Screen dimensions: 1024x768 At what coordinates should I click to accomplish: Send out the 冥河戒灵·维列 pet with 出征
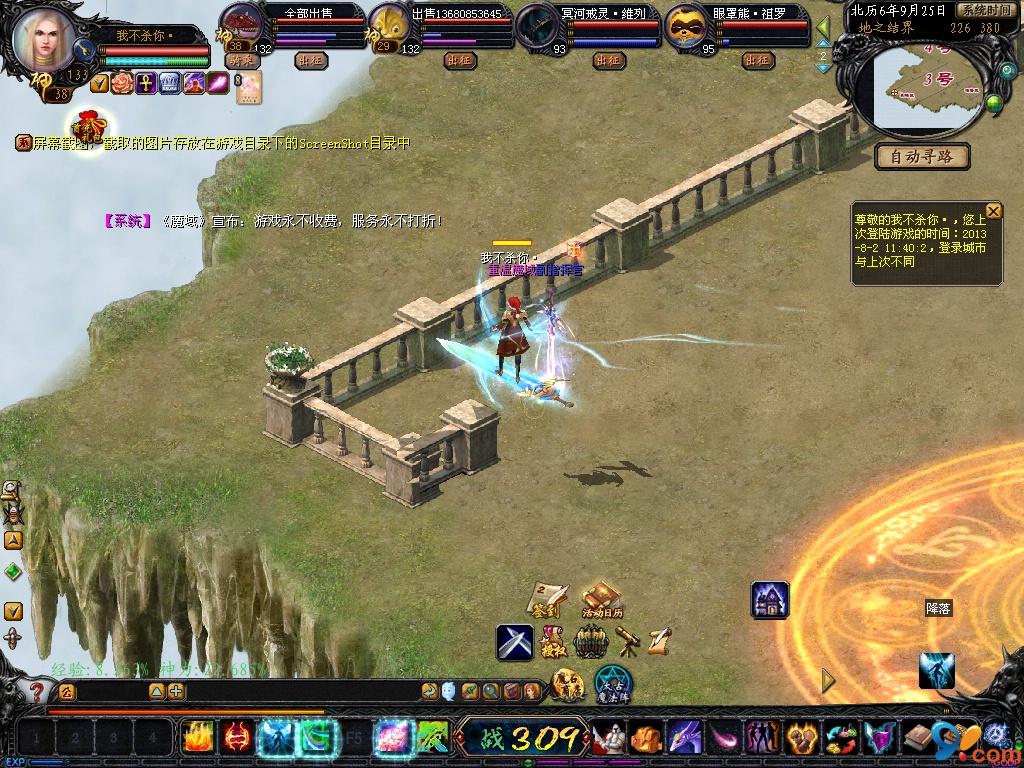[x=609, y=60]
